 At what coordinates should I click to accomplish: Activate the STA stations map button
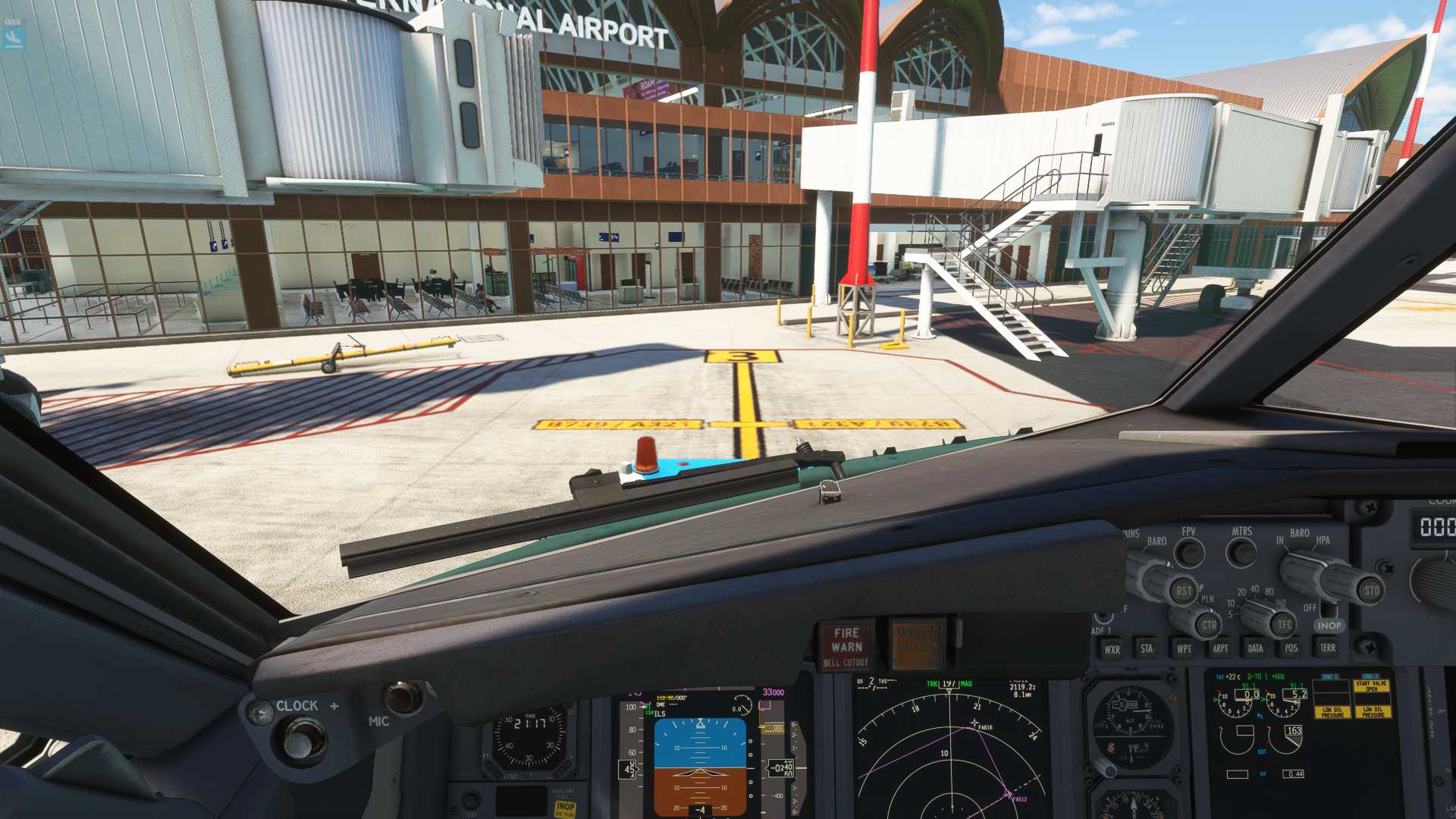[1147, 648]
